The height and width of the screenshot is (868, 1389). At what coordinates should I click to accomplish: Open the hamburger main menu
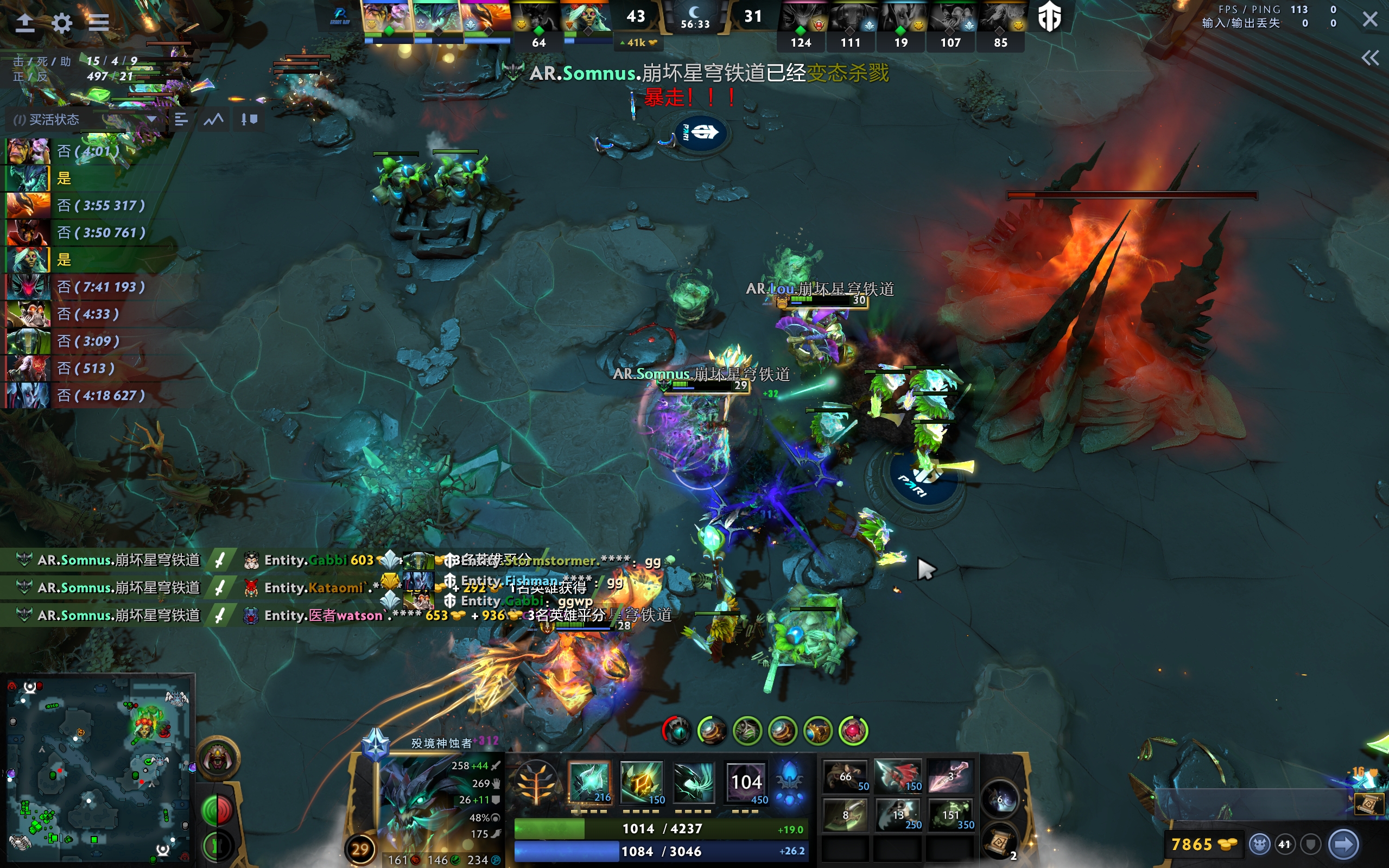point(99,23)
